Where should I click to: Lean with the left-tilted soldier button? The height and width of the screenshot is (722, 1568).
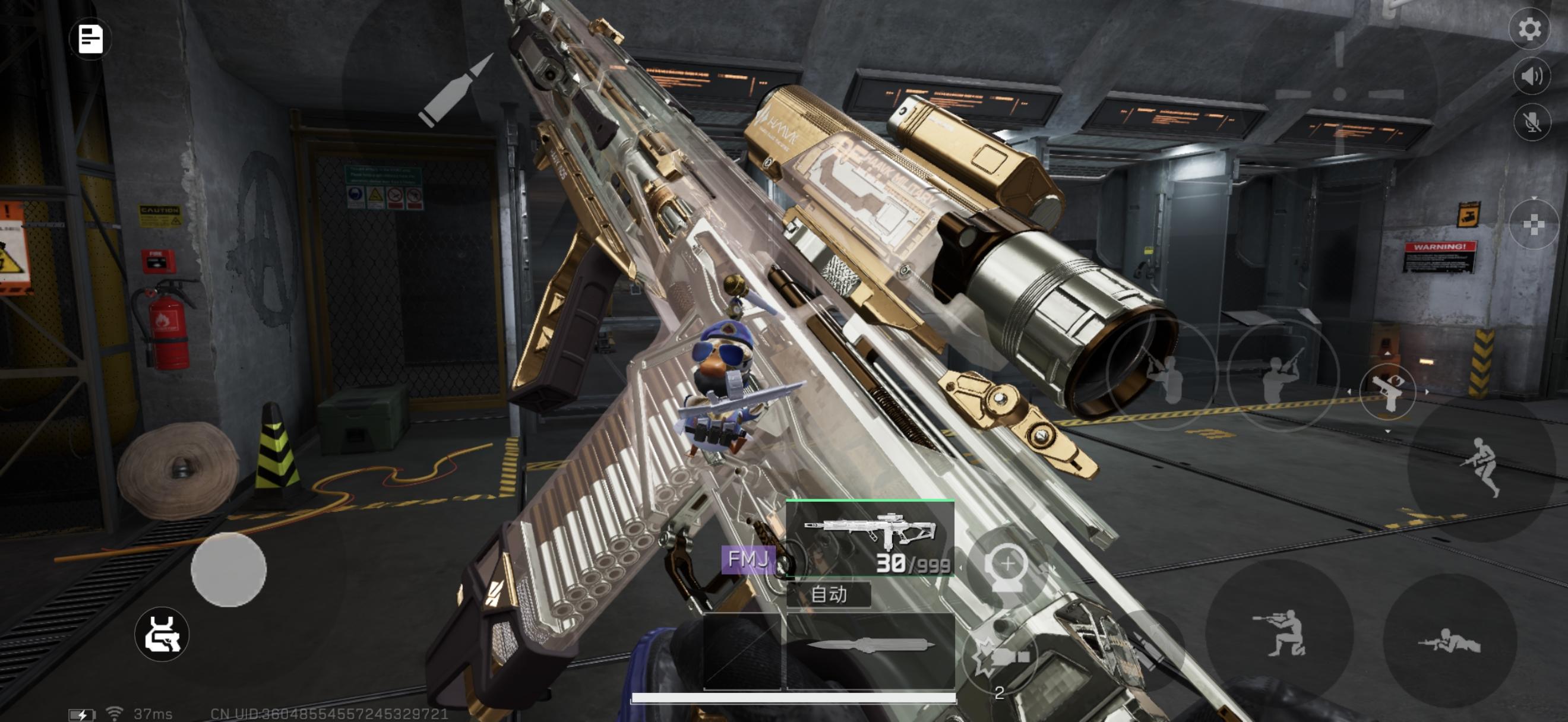tap(1161, 374)
